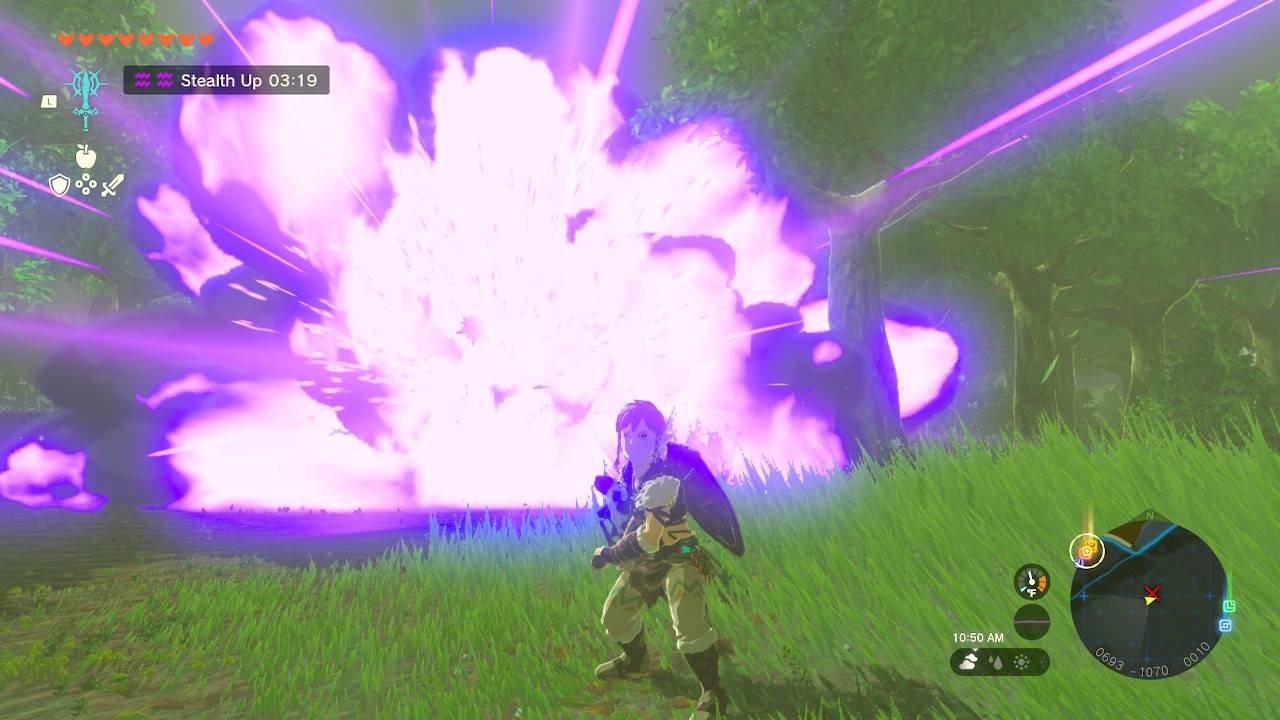The width and height of the screenshot is (1280, 720).
Task: Toggle the cloudy weather forecast icon
Action: 969,660
